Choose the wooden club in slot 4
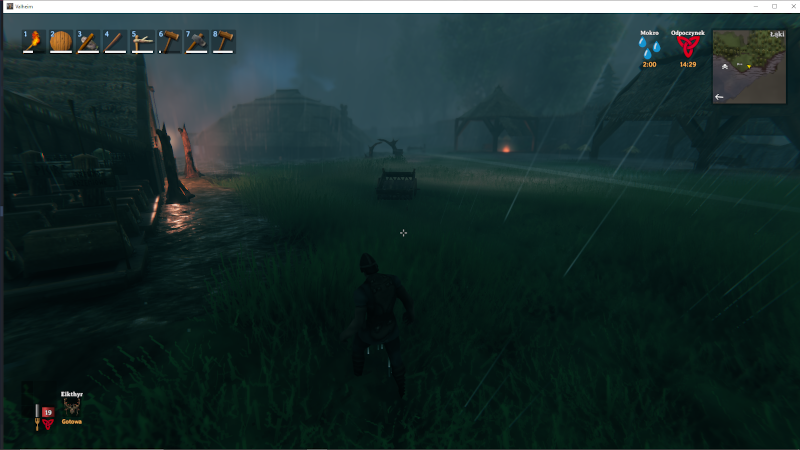The image size is (800, 450). pyautogui.click(x=114, y=41)
